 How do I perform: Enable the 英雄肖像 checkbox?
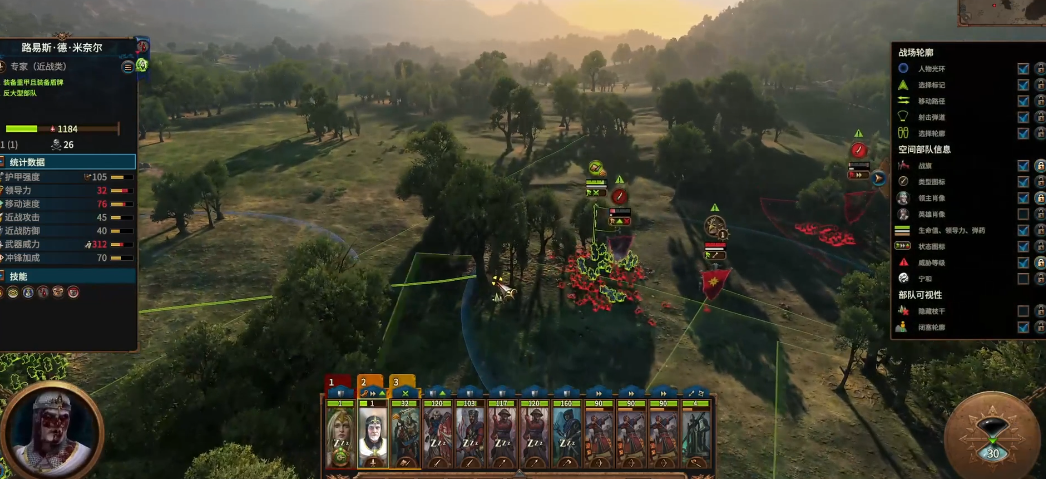pos(1023,214)
